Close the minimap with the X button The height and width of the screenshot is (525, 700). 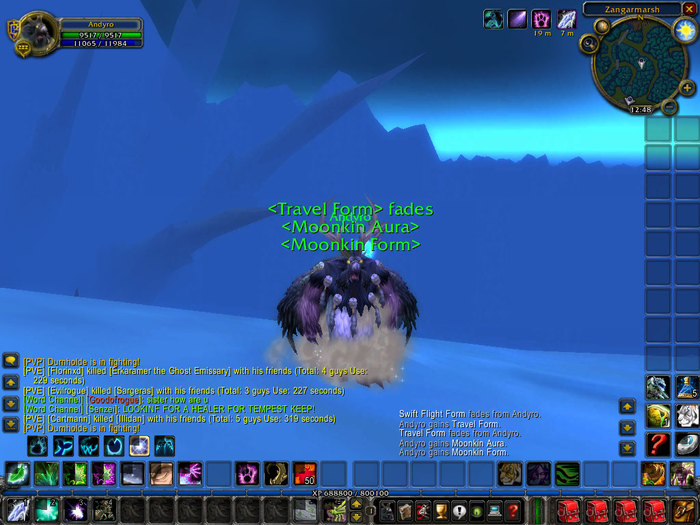pos(688,9)
